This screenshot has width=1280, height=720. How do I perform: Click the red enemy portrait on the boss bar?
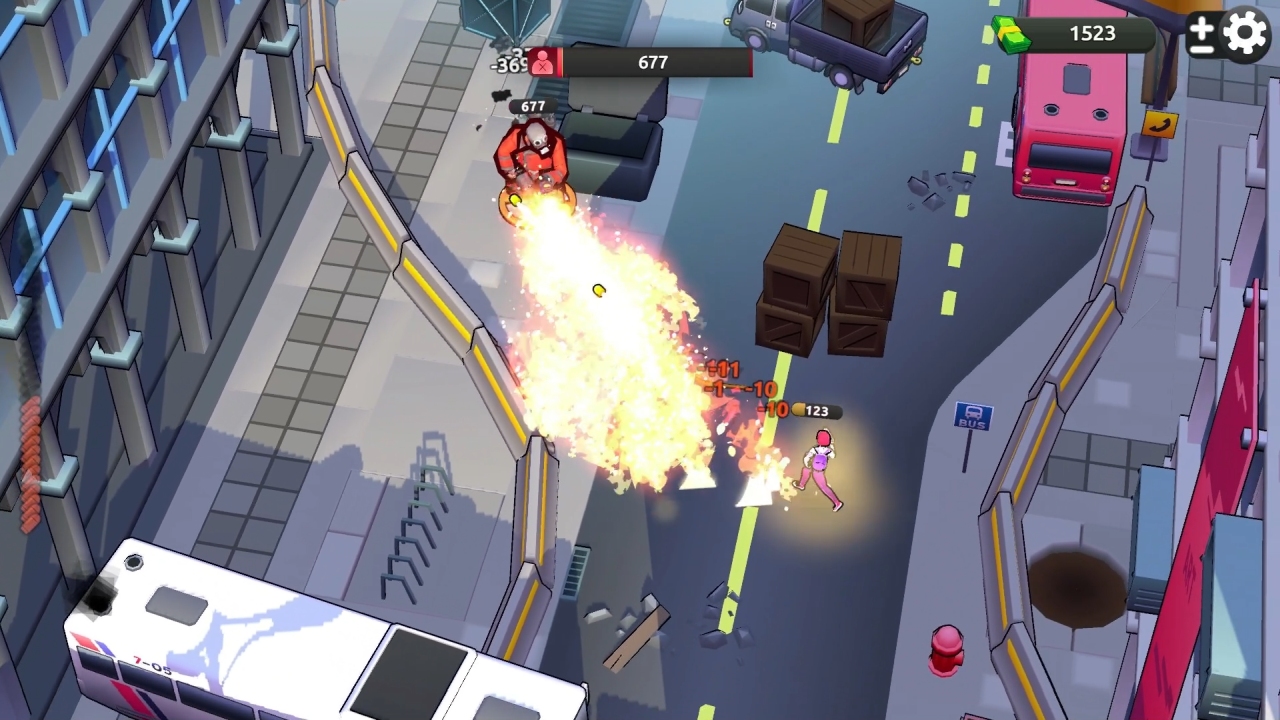545,61
